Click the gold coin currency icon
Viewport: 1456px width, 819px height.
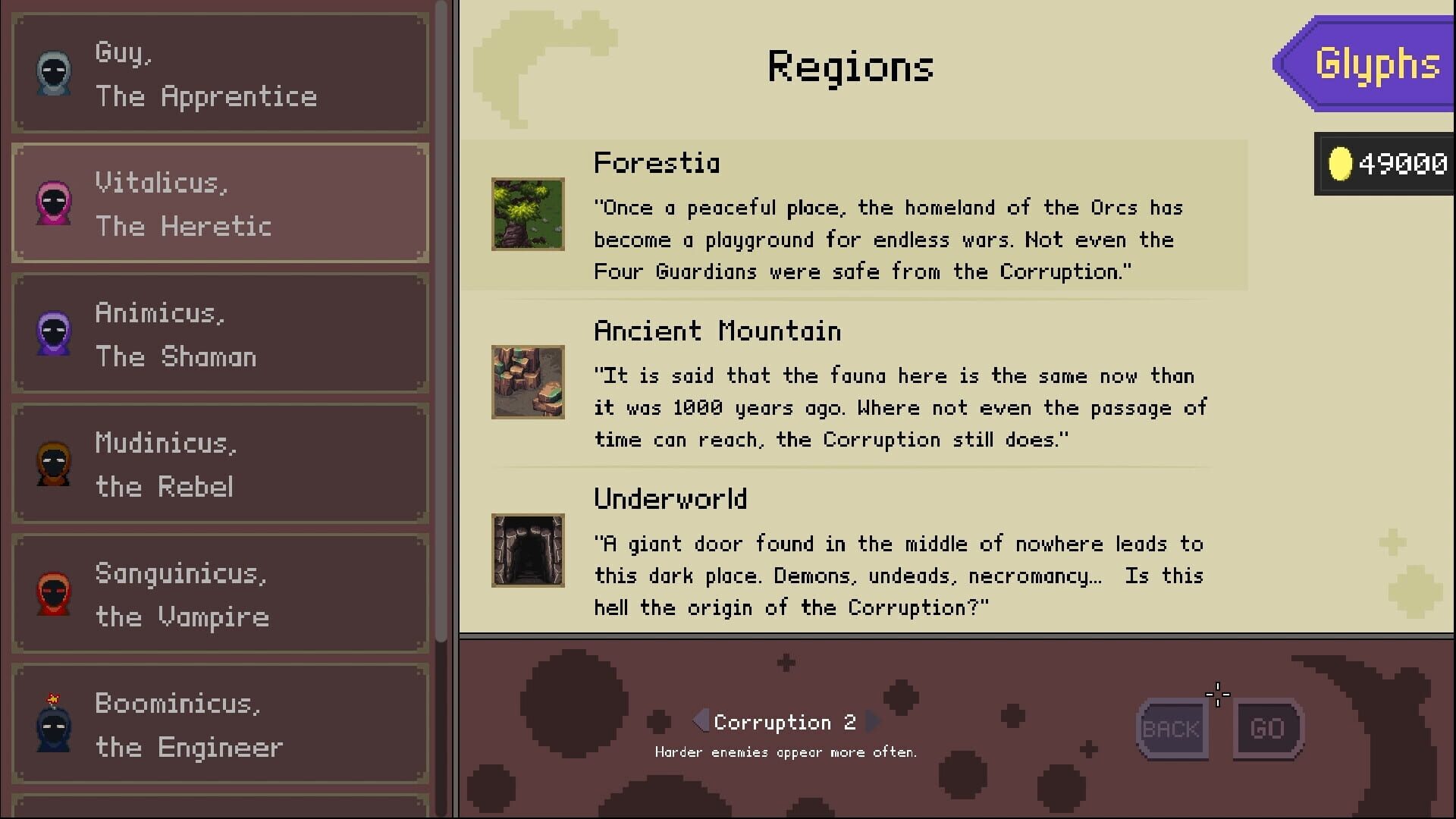[x=1339, y=164]
